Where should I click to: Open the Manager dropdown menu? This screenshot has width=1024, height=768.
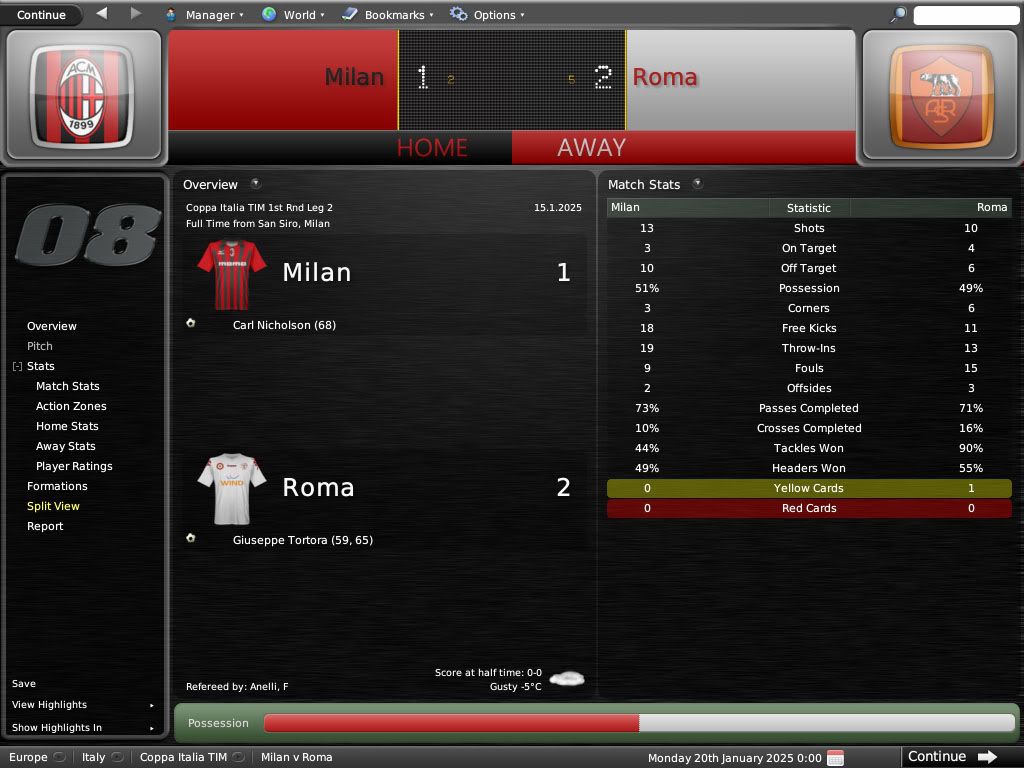[204, 15]
